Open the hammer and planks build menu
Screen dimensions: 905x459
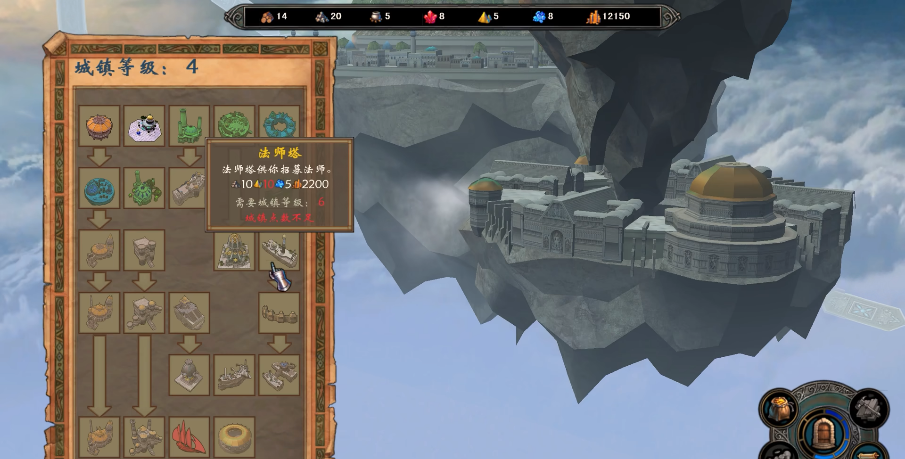867,407
